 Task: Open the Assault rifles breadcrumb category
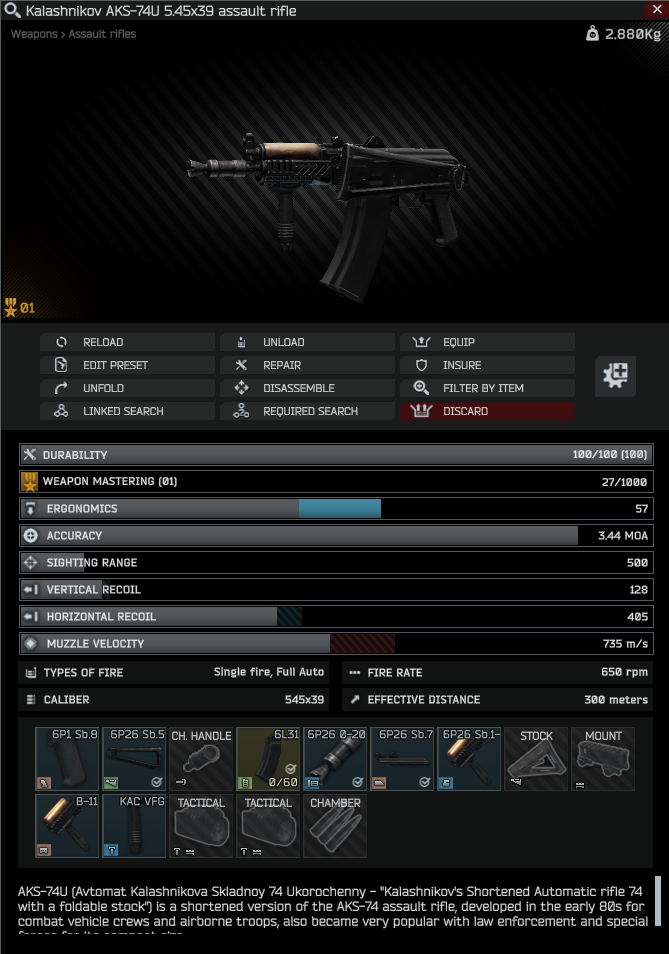click(x=102, y=34)
